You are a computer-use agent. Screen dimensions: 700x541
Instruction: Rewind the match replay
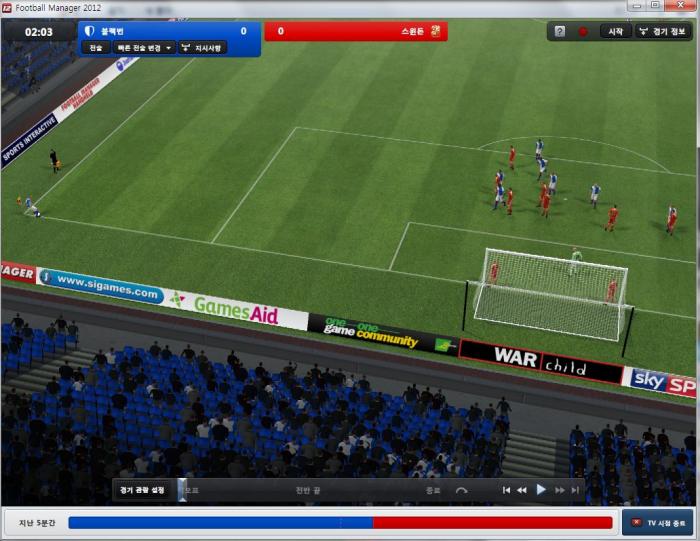522,490
